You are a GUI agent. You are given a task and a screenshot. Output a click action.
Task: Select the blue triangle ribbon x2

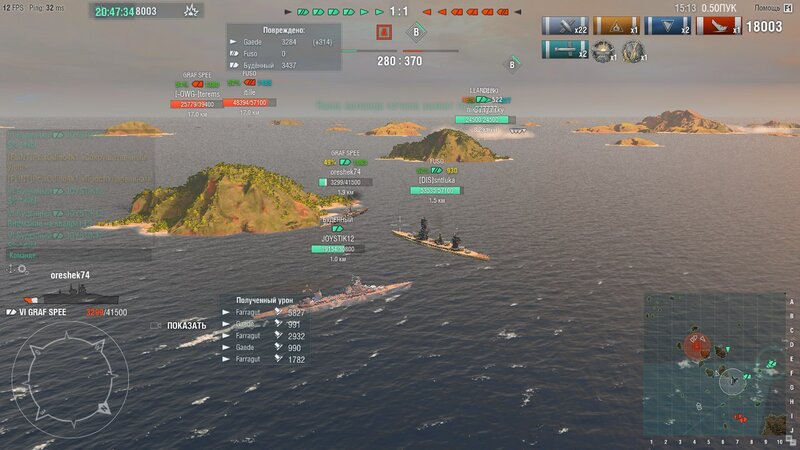[667, 26]
